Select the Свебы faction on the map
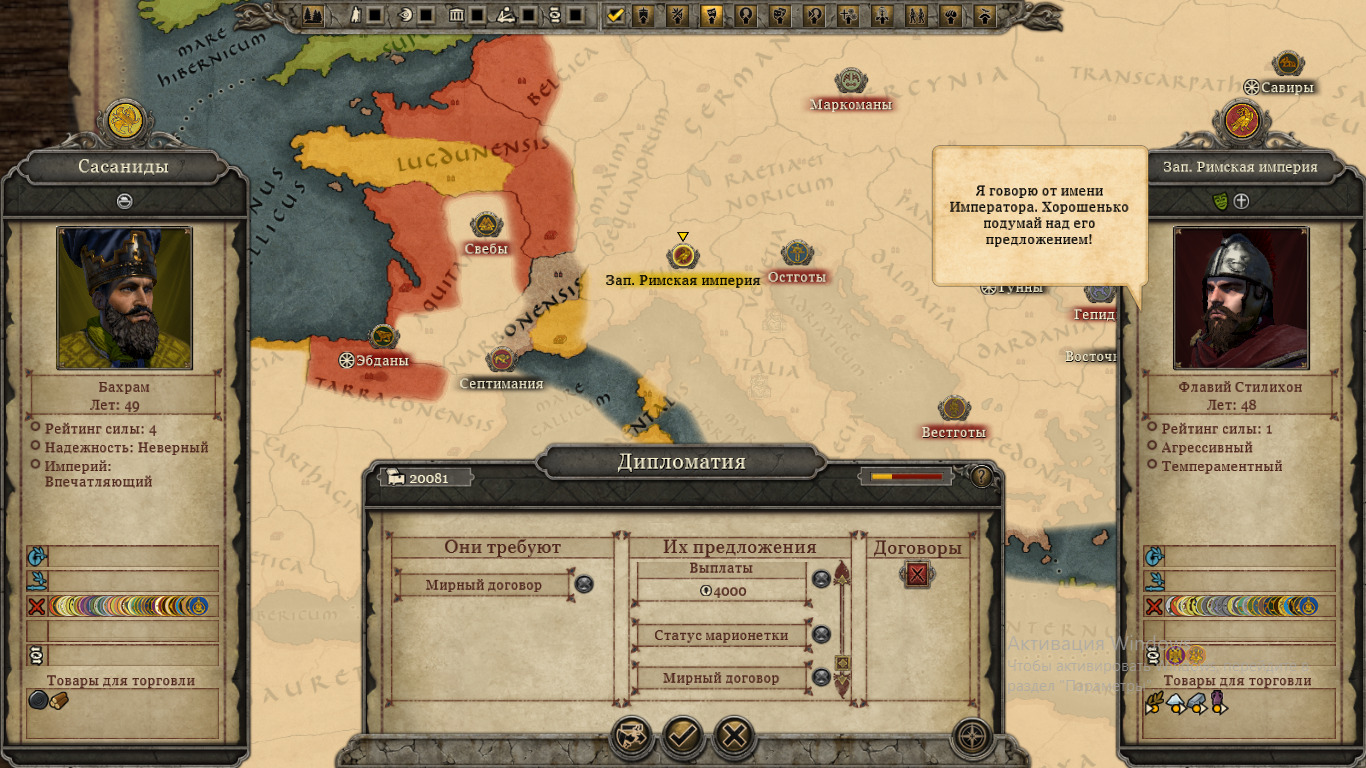This screenshot has width=1366, height=768. [x=486, y=227]
